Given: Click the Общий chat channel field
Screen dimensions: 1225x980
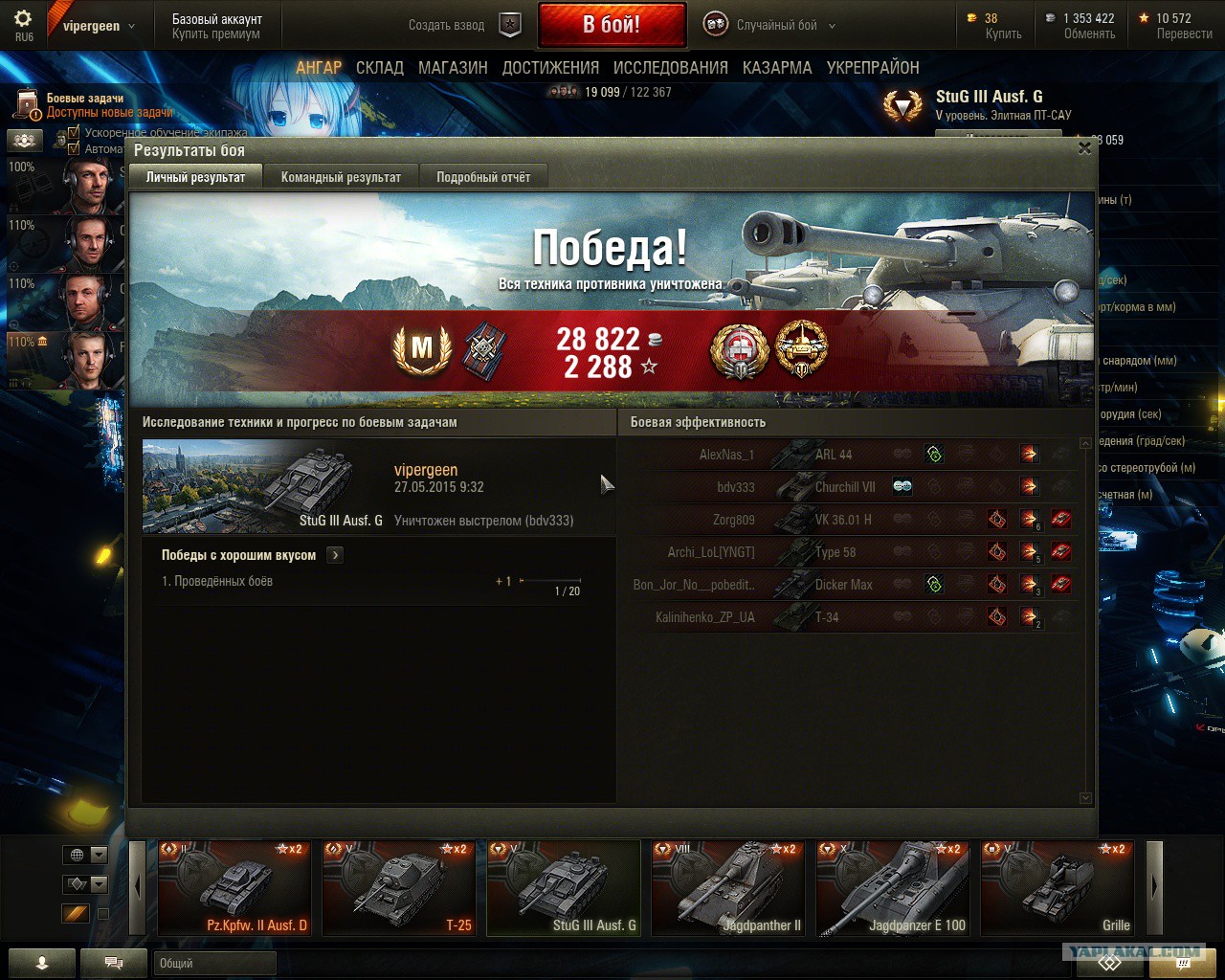Looking at the screenshot, I should click(x=214, y=963).
